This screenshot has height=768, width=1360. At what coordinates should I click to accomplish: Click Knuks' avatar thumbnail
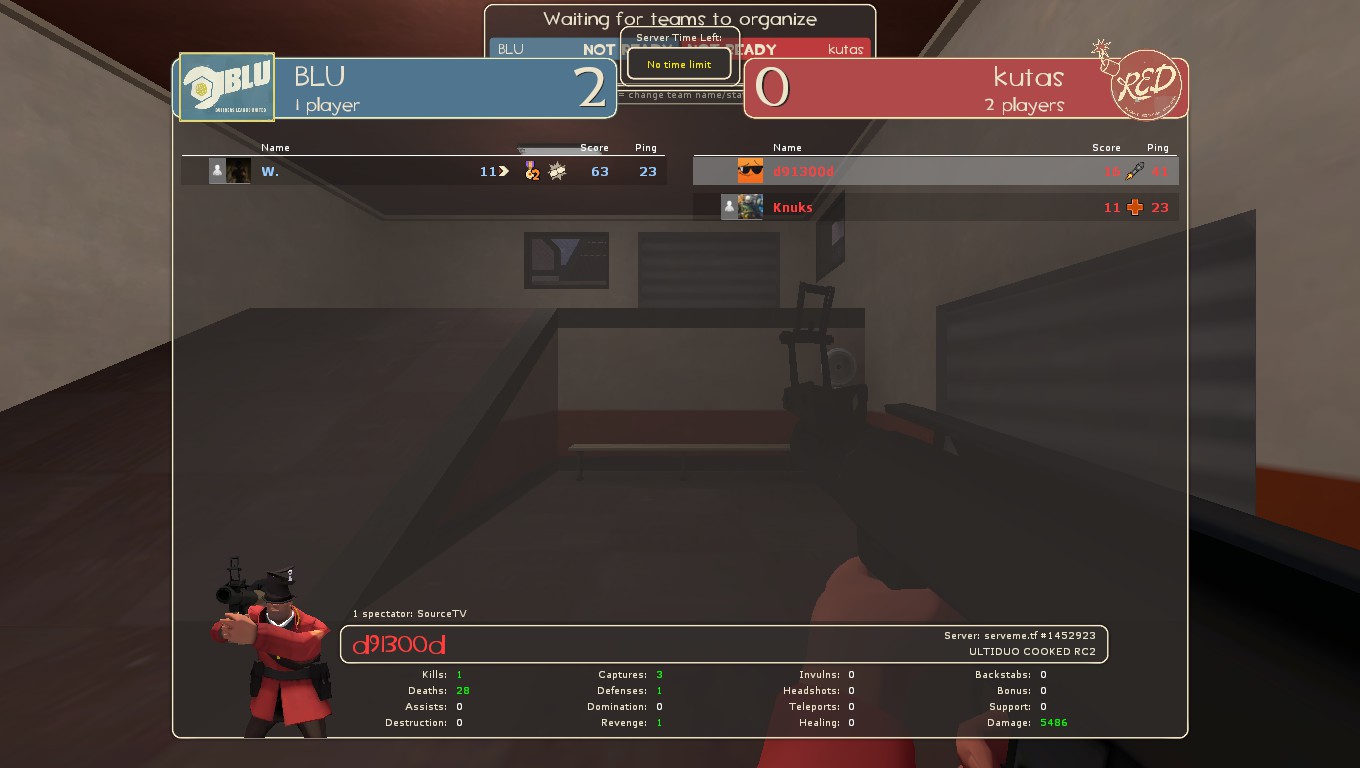[x=750, y=207]
